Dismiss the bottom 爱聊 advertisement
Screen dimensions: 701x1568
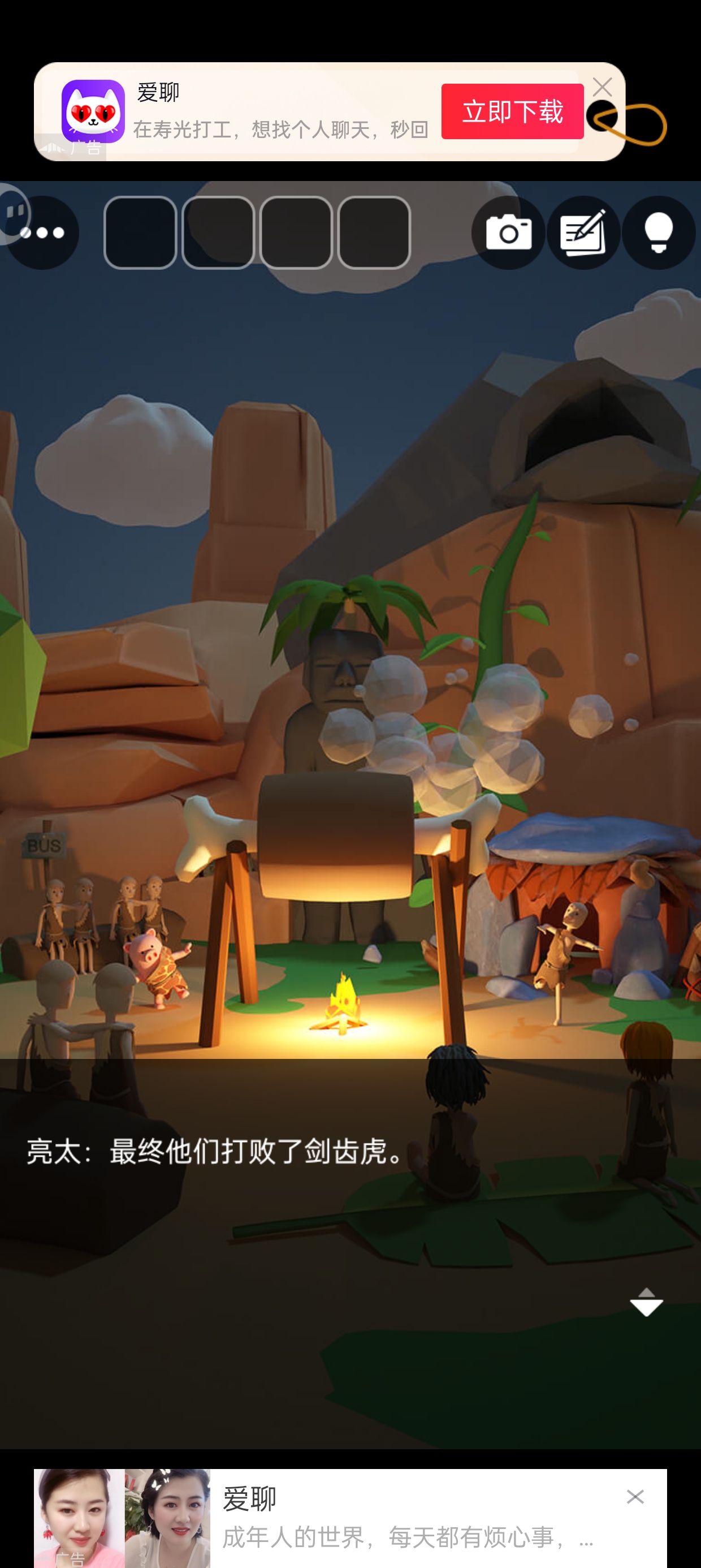click(635, 1497)
